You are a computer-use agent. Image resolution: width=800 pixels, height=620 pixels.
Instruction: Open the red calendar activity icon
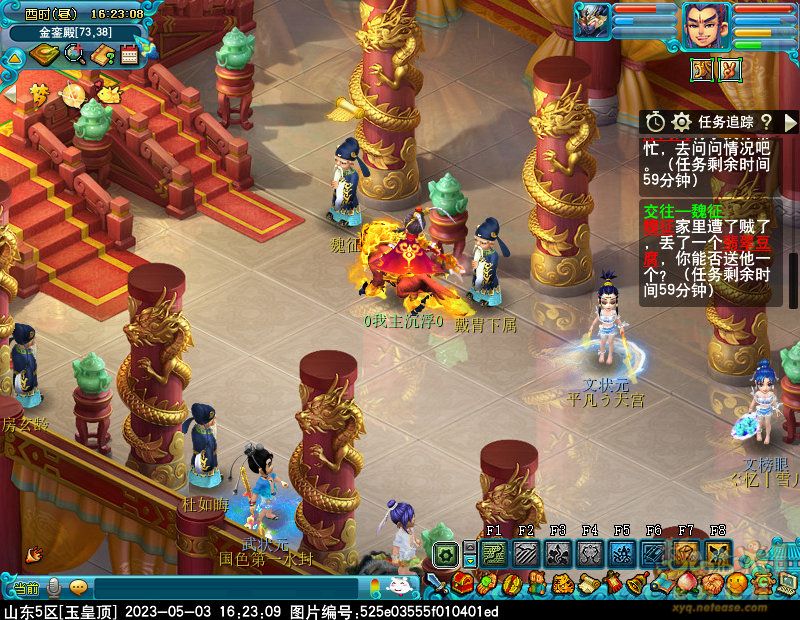click(129, 55)
